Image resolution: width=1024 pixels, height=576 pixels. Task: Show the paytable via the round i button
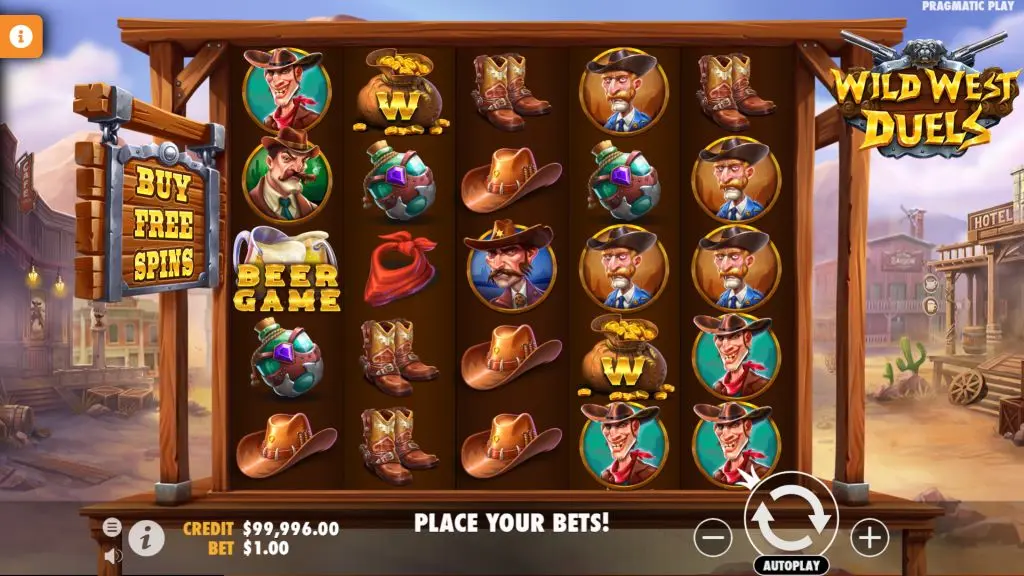pyautogui.click(x=146, y=539)
